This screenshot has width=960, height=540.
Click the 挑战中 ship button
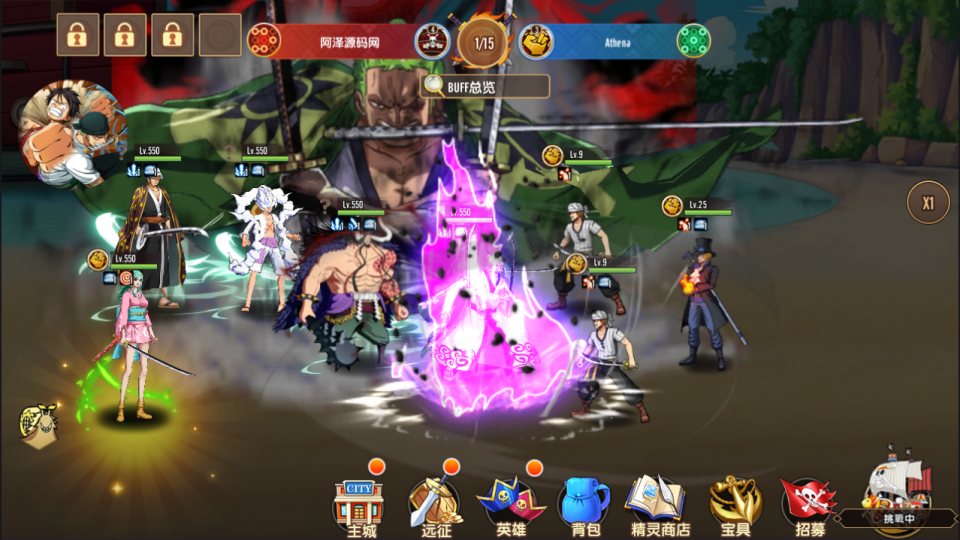coord(897,492)
